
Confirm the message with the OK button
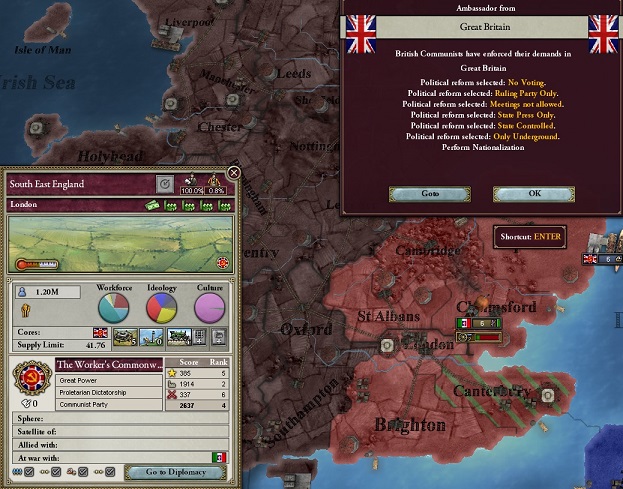tap(534, 193)
